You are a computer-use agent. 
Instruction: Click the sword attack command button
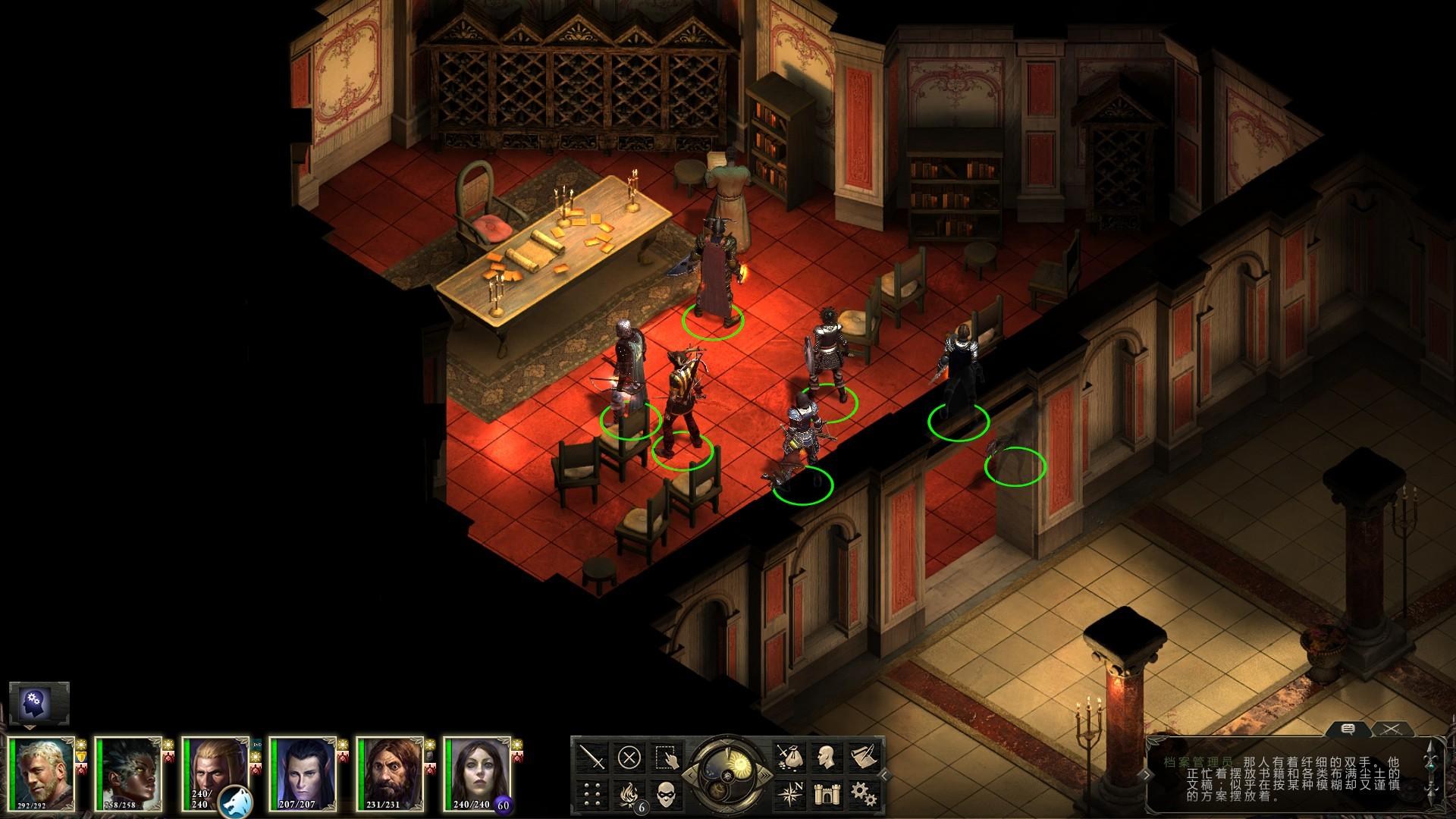point(591,757)
